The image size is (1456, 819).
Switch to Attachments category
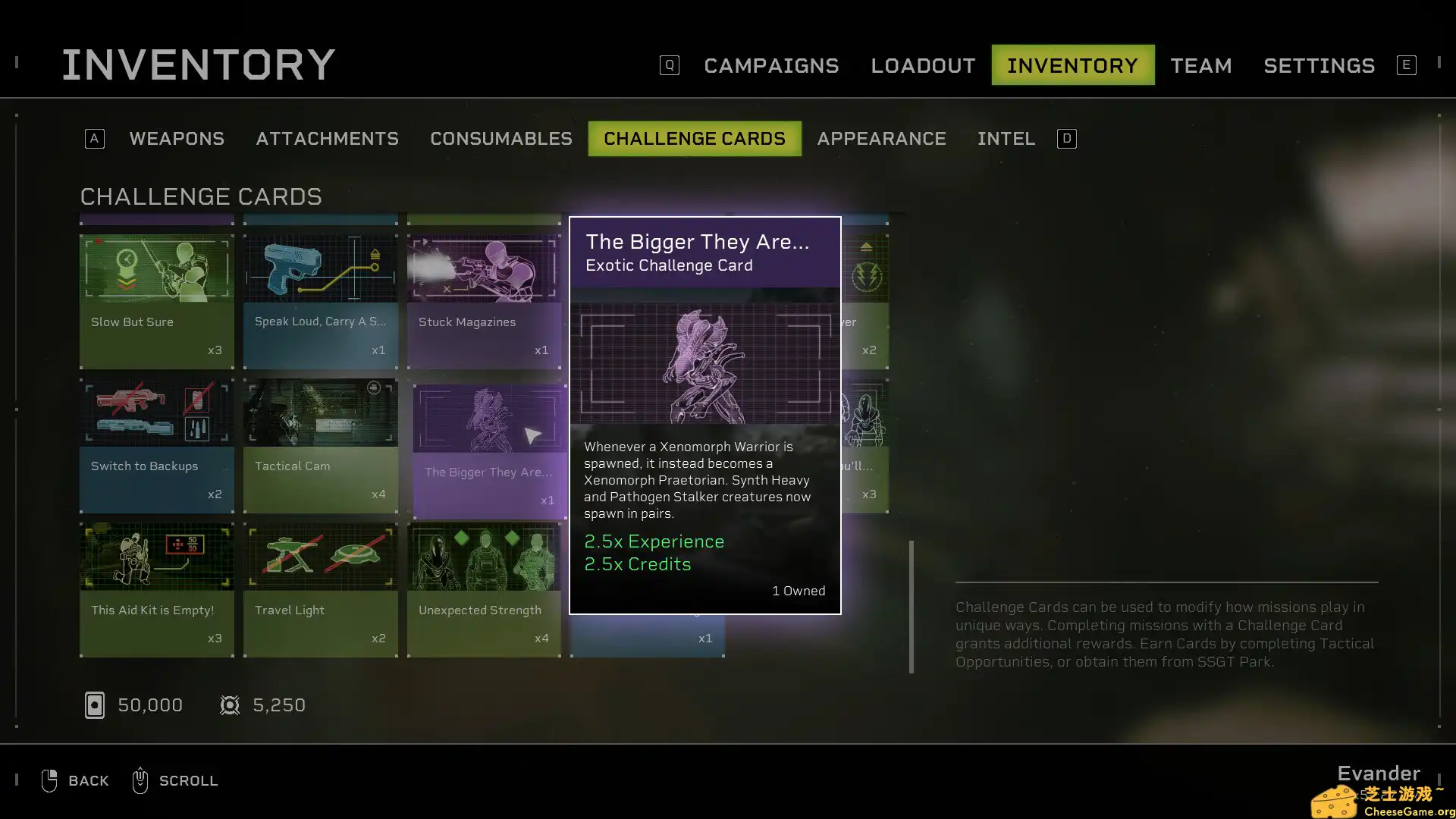(327, 139)
